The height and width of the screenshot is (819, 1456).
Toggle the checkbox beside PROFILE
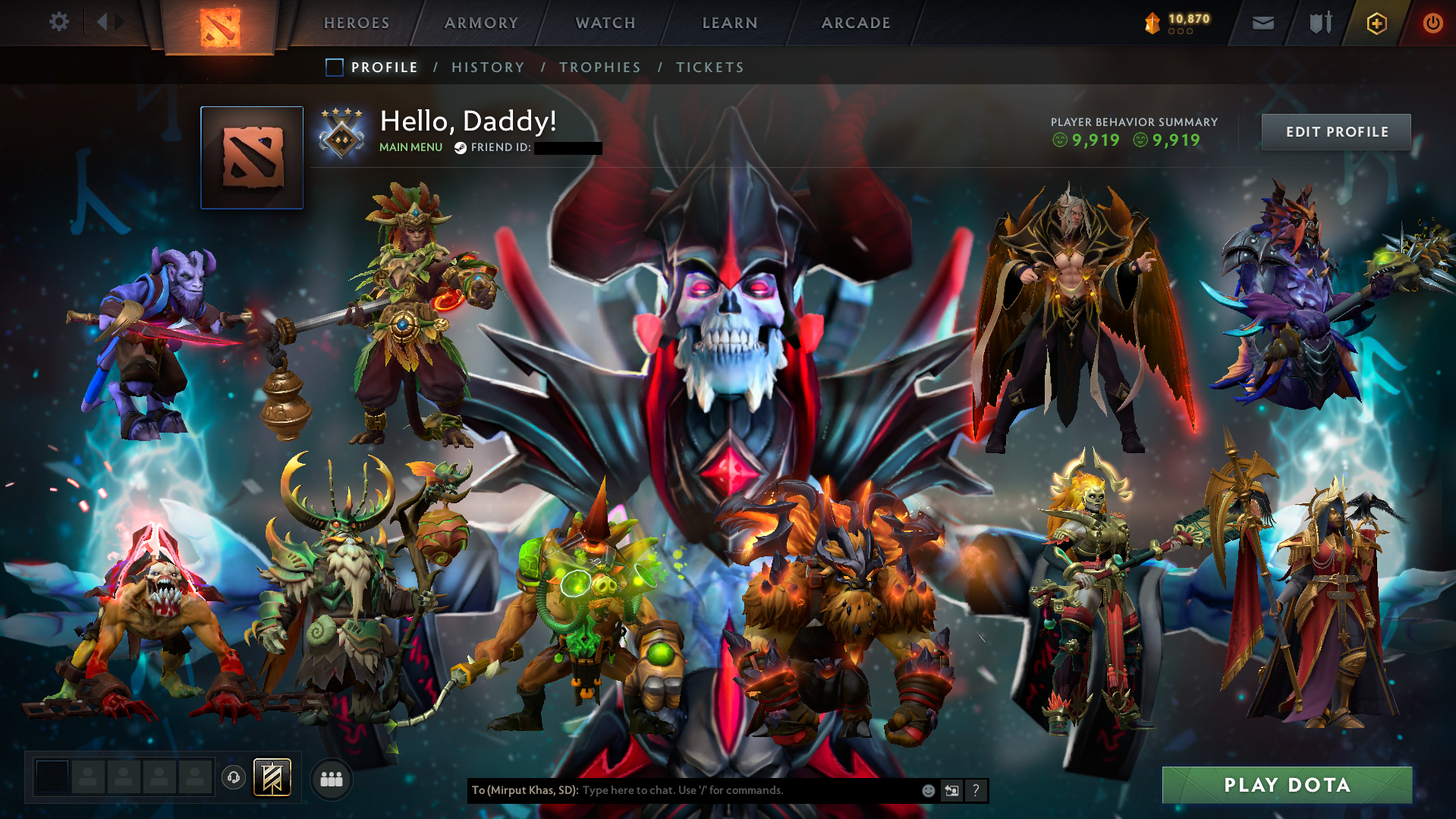[x=334, y=68]
